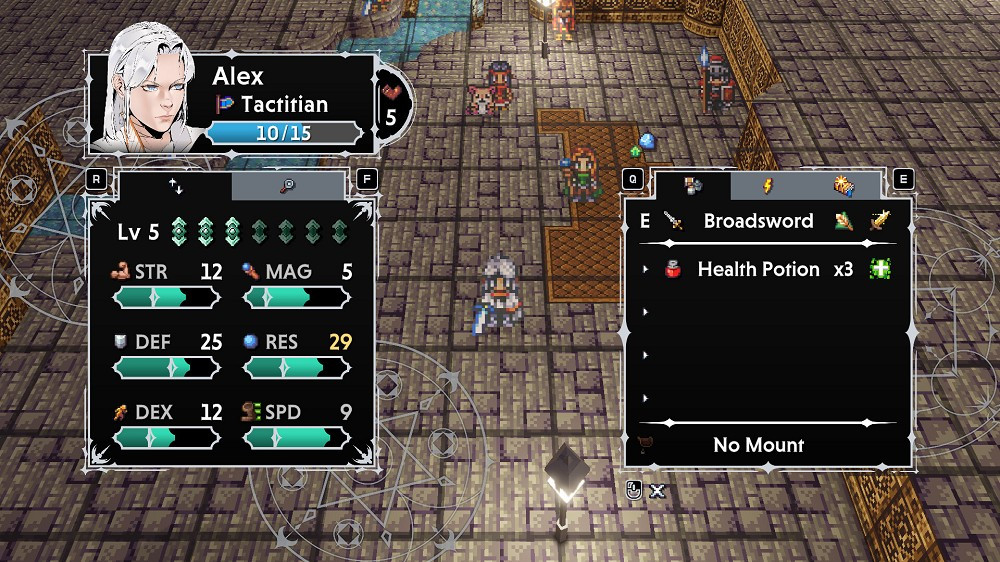
Task: Click the No Mount slot
Action: 758,445
